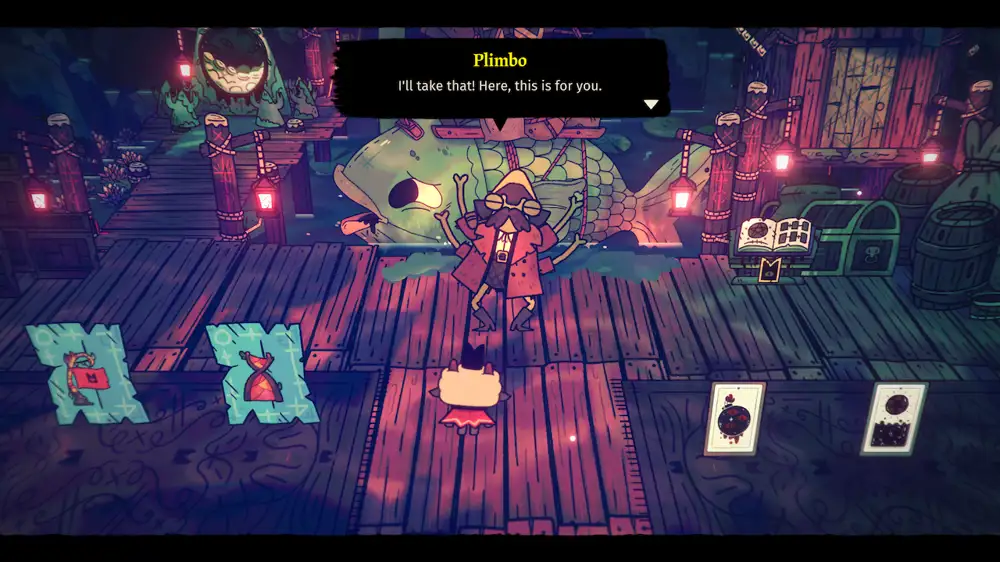The image size is (1000, 562).
Task: Advance Plimbo's "I'll take that!" speech box
Action: click(498, 78)
